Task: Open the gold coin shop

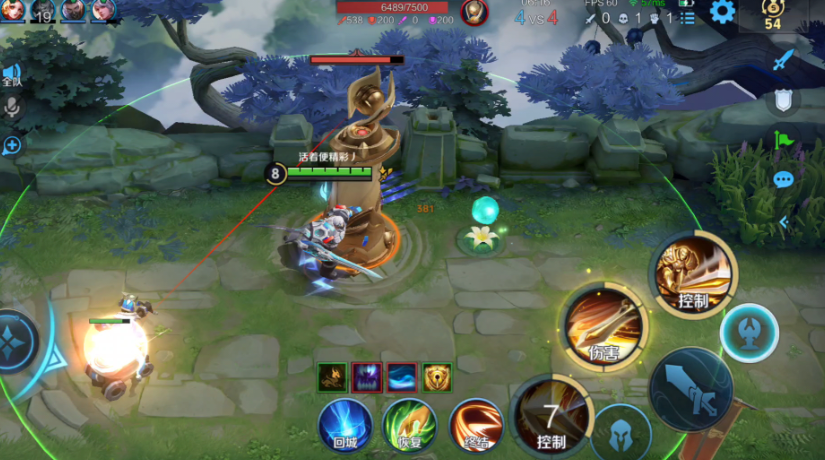Action: (x=772, y=13)
